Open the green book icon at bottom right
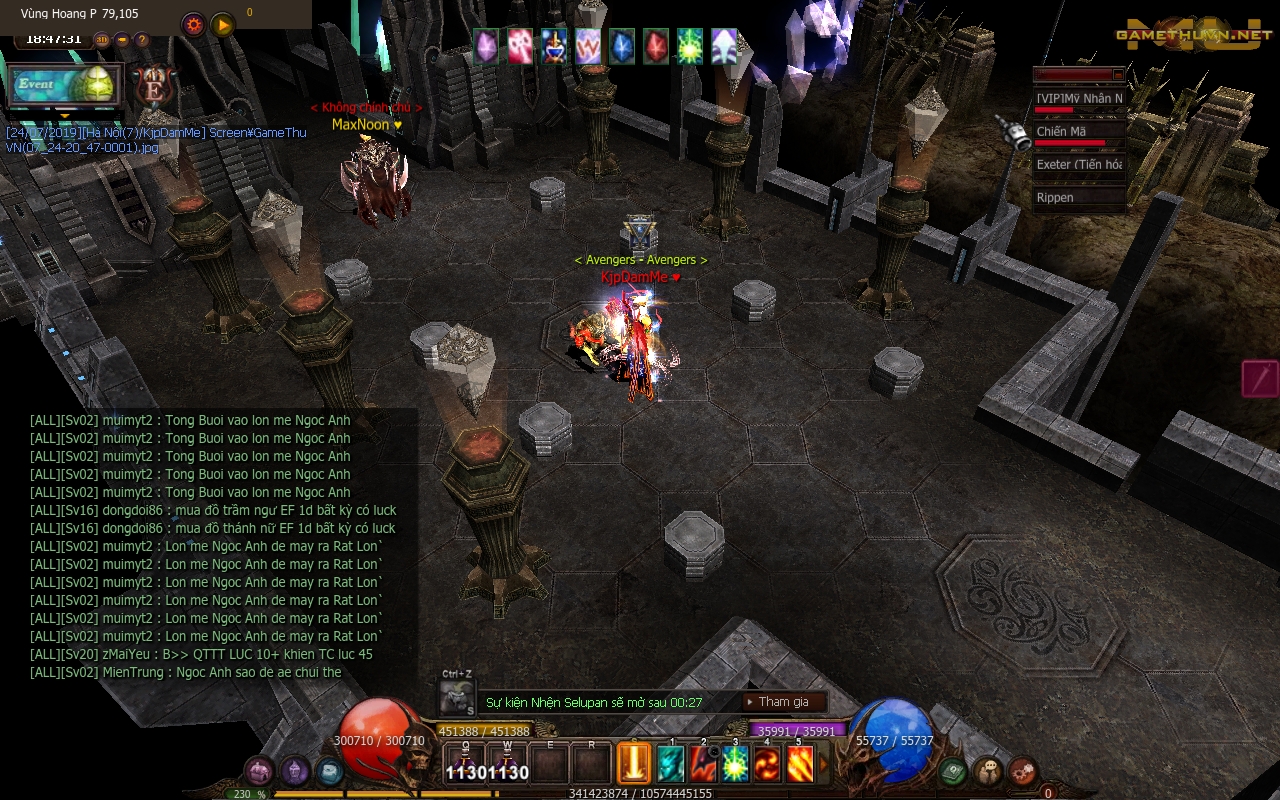This screenshot has height=800, width=1280. click(952, 771)
